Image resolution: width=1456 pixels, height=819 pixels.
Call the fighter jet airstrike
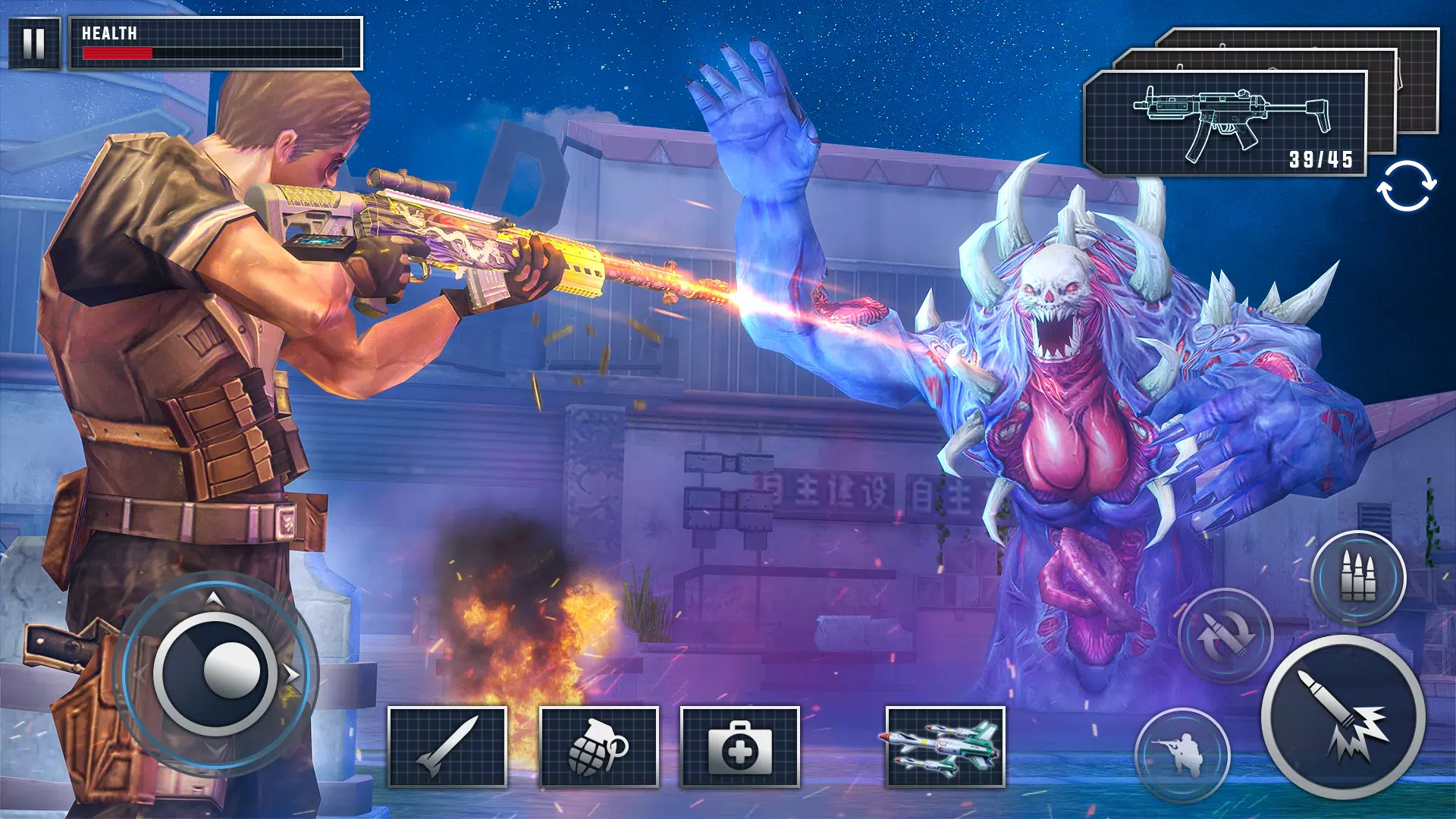coord(945,747)
